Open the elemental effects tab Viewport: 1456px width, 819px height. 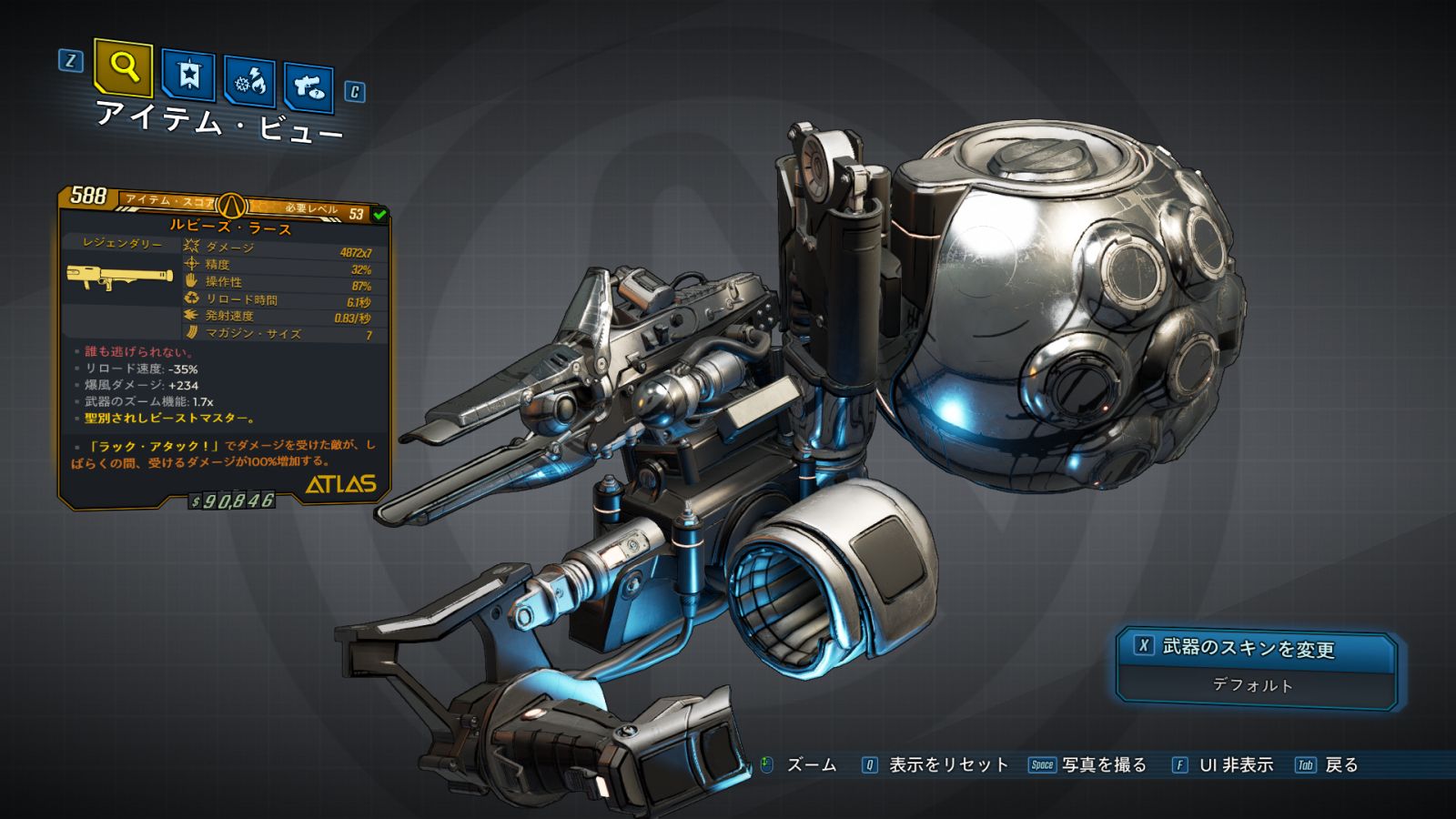pos(250,83)
